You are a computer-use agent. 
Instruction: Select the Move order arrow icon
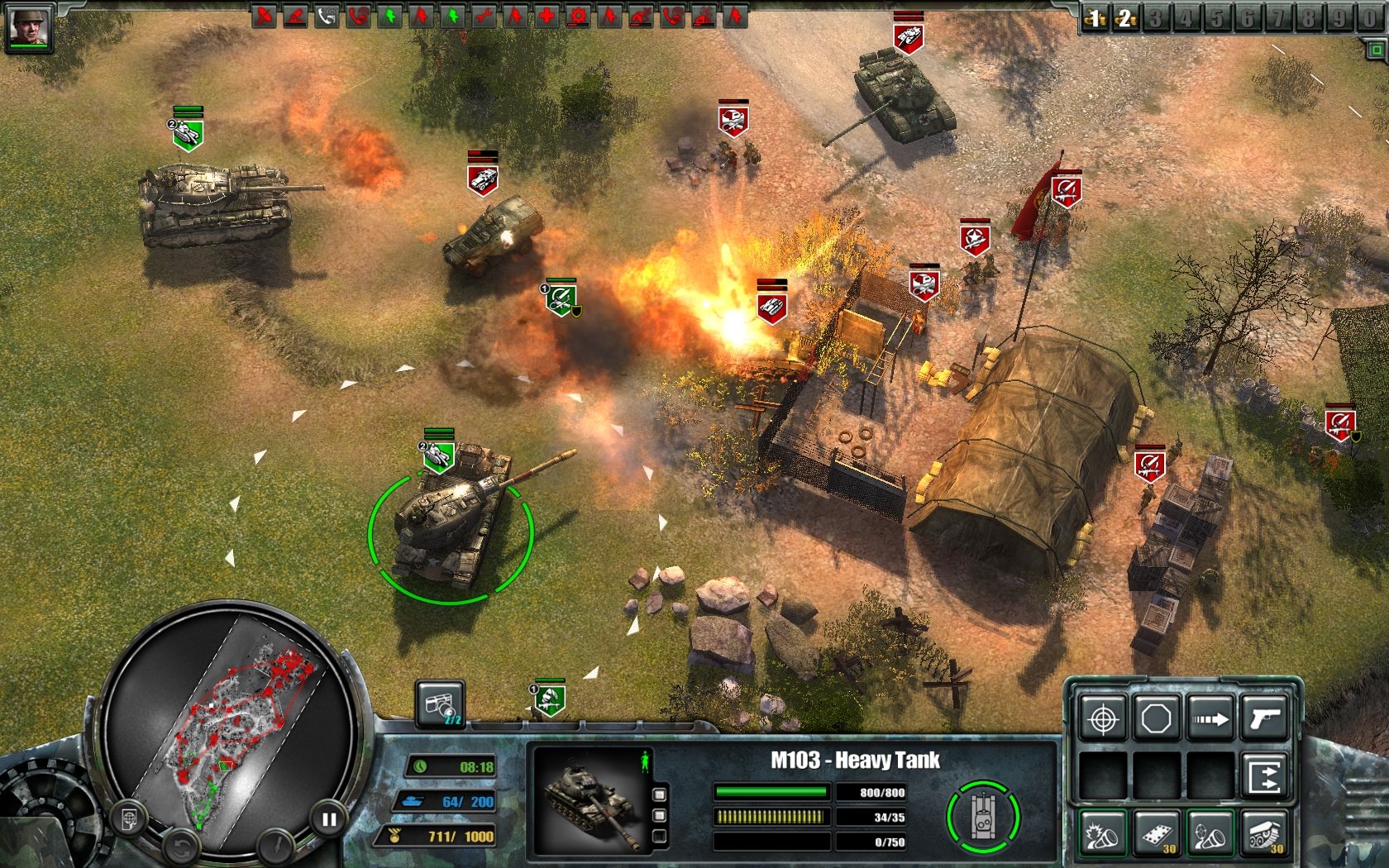[1210, 716]
